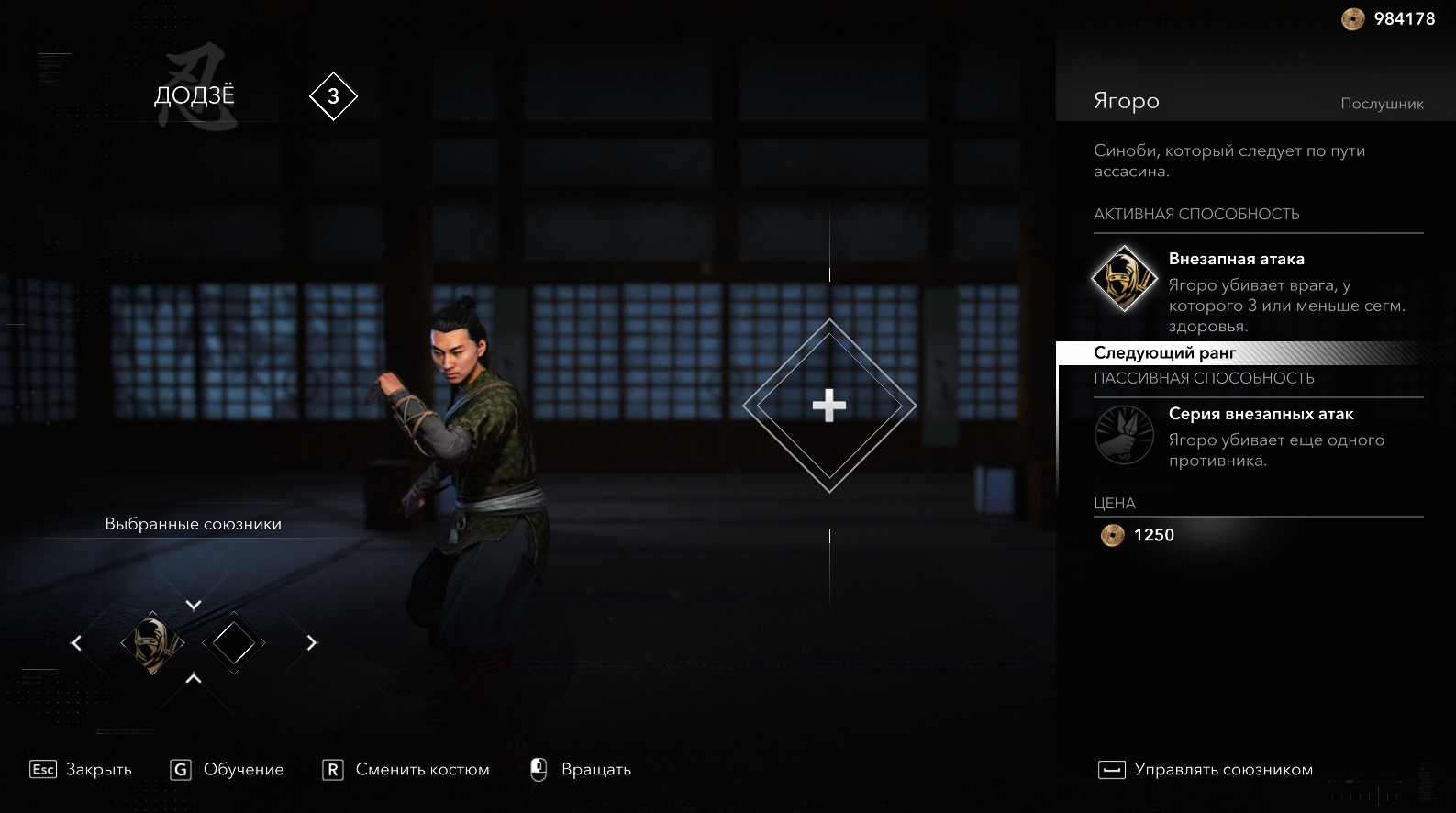The height and width of the screenshot is (813, 1456).
Task: Close the dojo screen with Закрыть
Action: pos(81,770)
